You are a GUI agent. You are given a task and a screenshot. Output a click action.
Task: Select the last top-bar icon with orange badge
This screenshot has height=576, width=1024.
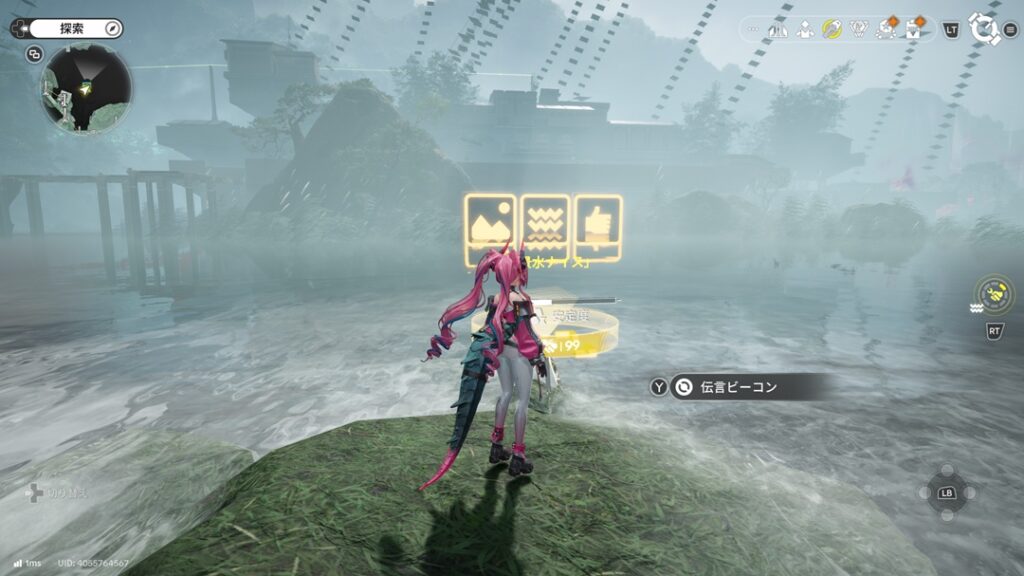tap(913, 30)
